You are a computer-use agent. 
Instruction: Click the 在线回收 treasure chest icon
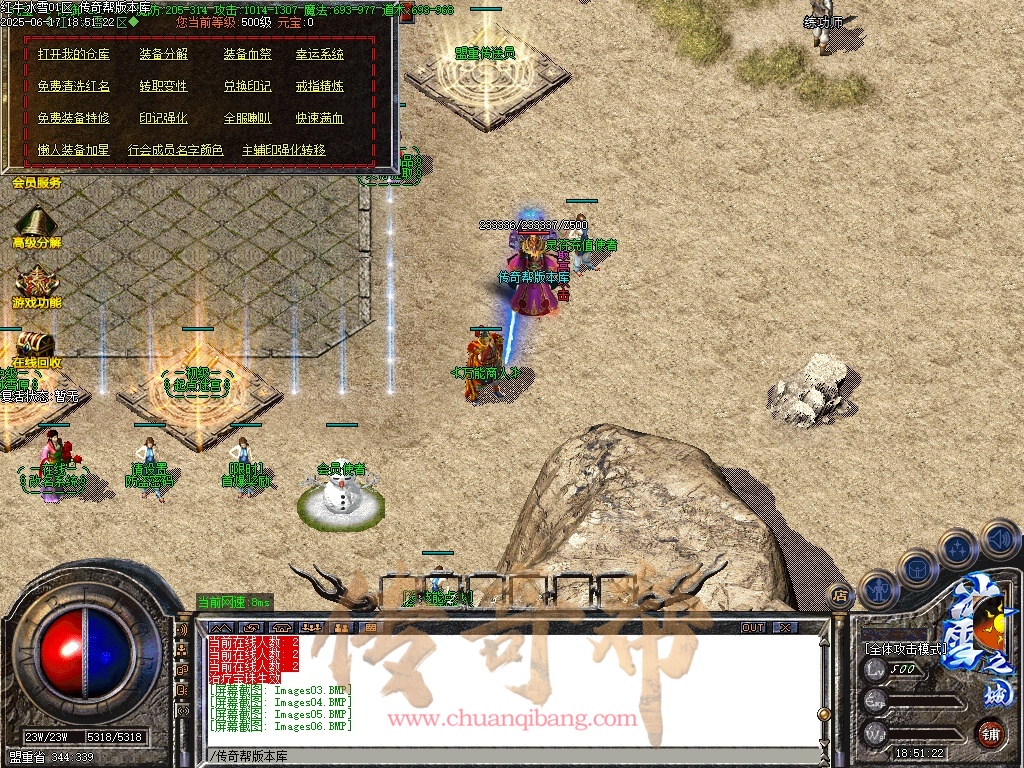(34, 343)
